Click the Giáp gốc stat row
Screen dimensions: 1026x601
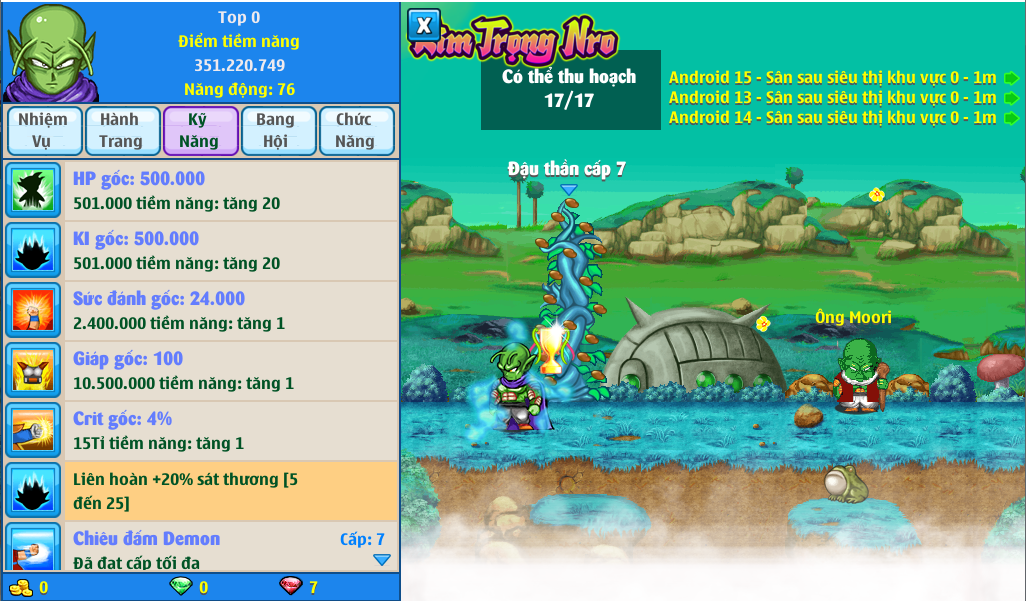pyautogui.click(x=200, y=371)
